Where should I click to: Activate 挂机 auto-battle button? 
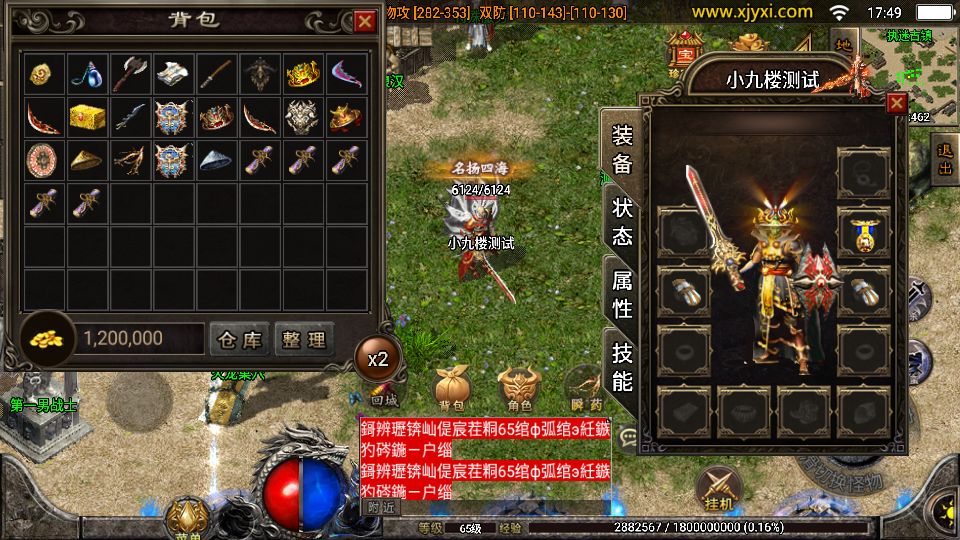720,488
